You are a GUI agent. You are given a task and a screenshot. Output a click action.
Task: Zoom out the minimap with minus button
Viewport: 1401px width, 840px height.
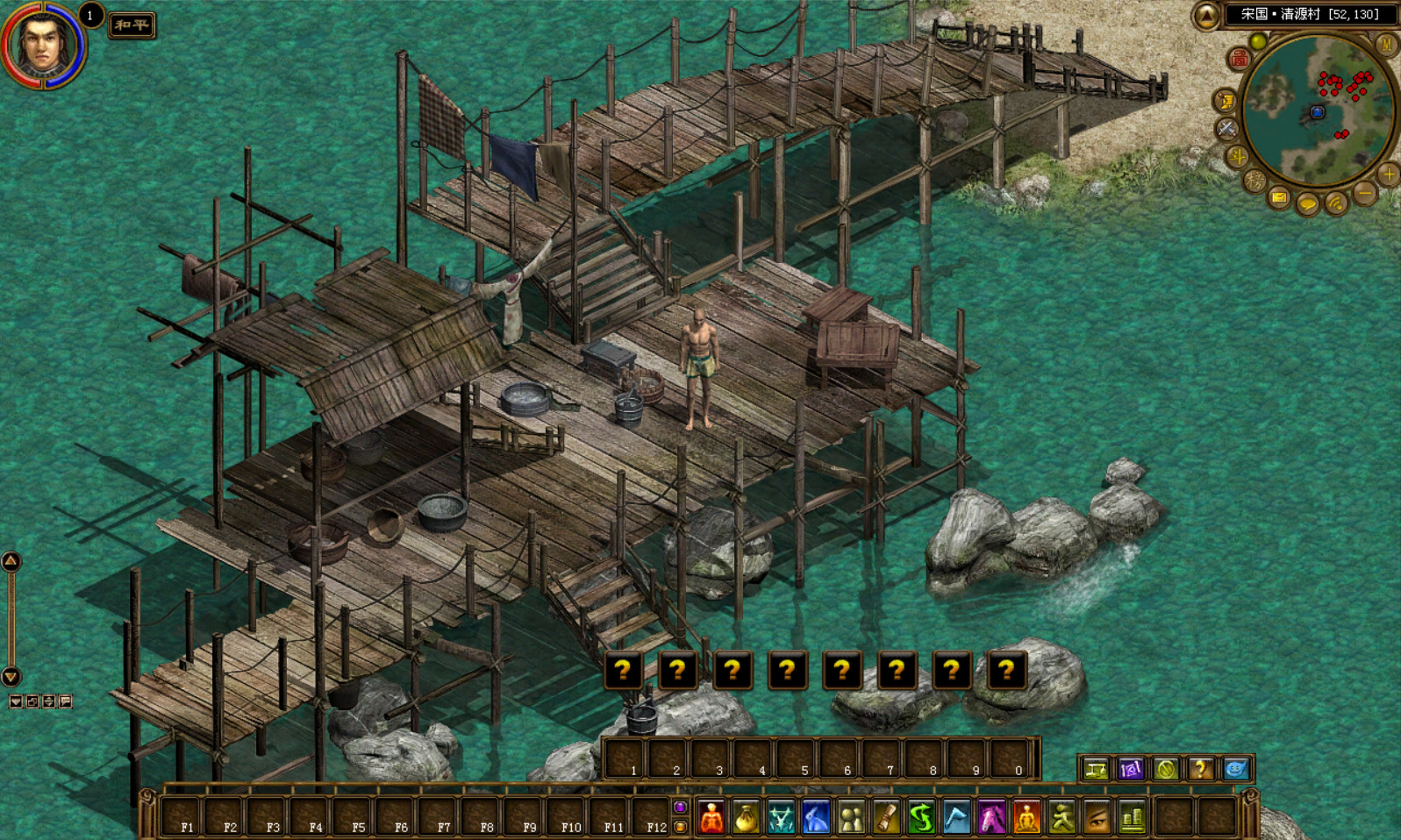(x=1364, y=192)
